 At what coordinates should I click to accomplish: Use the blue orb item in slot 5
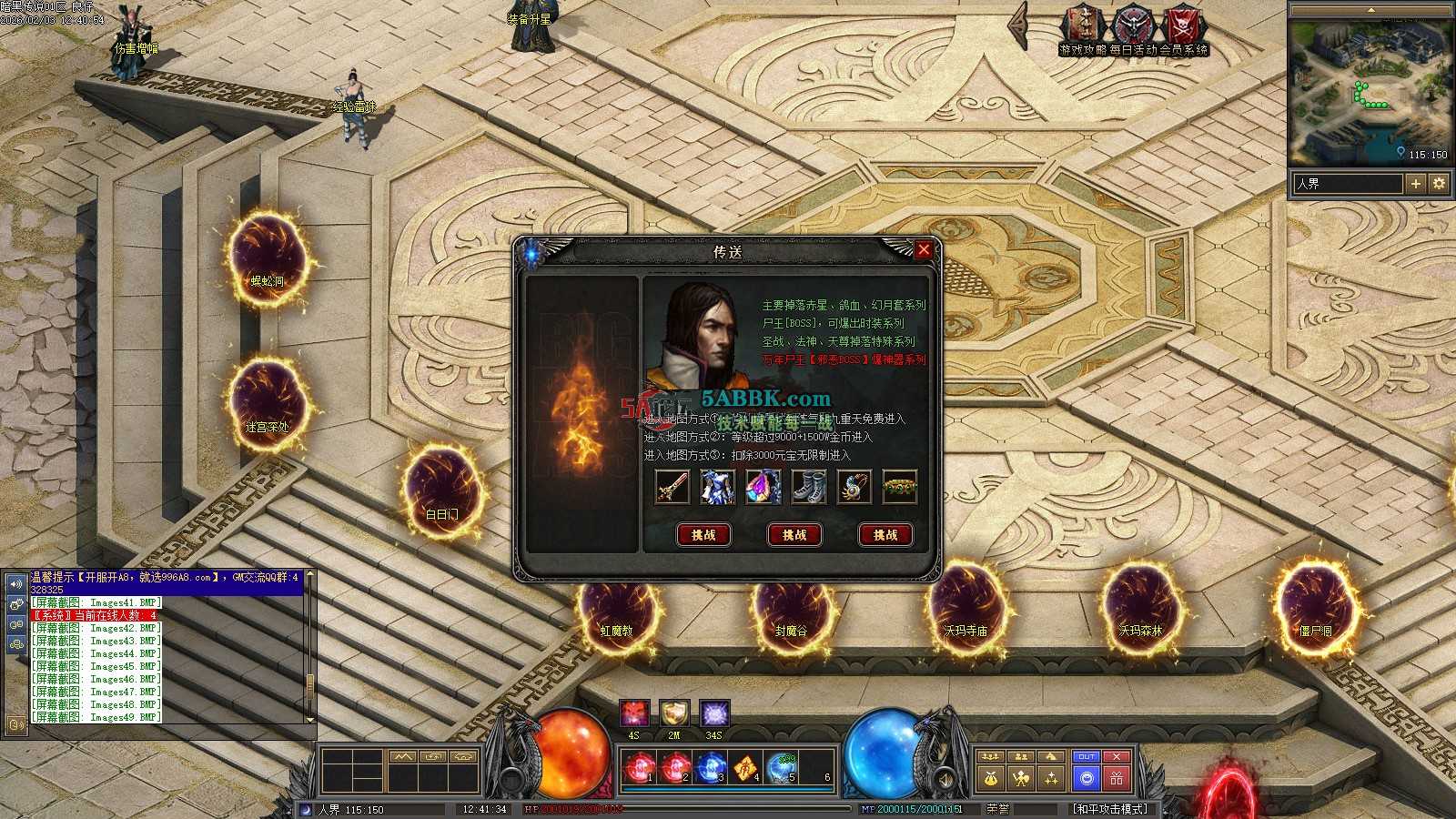782,768
